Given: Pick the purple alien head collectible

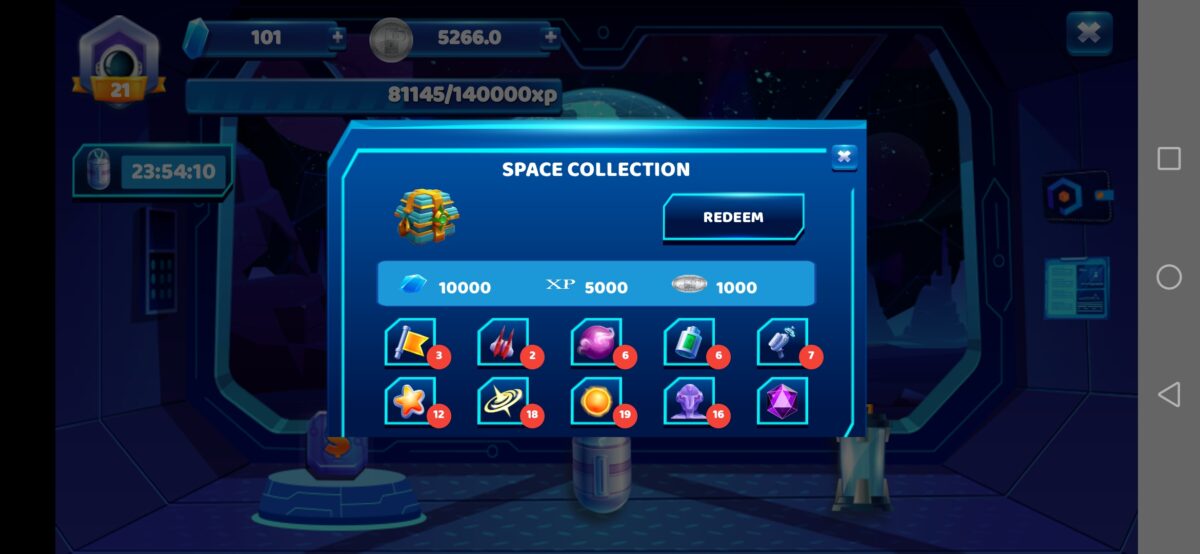Looking at the screenshot, I should tap(689, 401).
